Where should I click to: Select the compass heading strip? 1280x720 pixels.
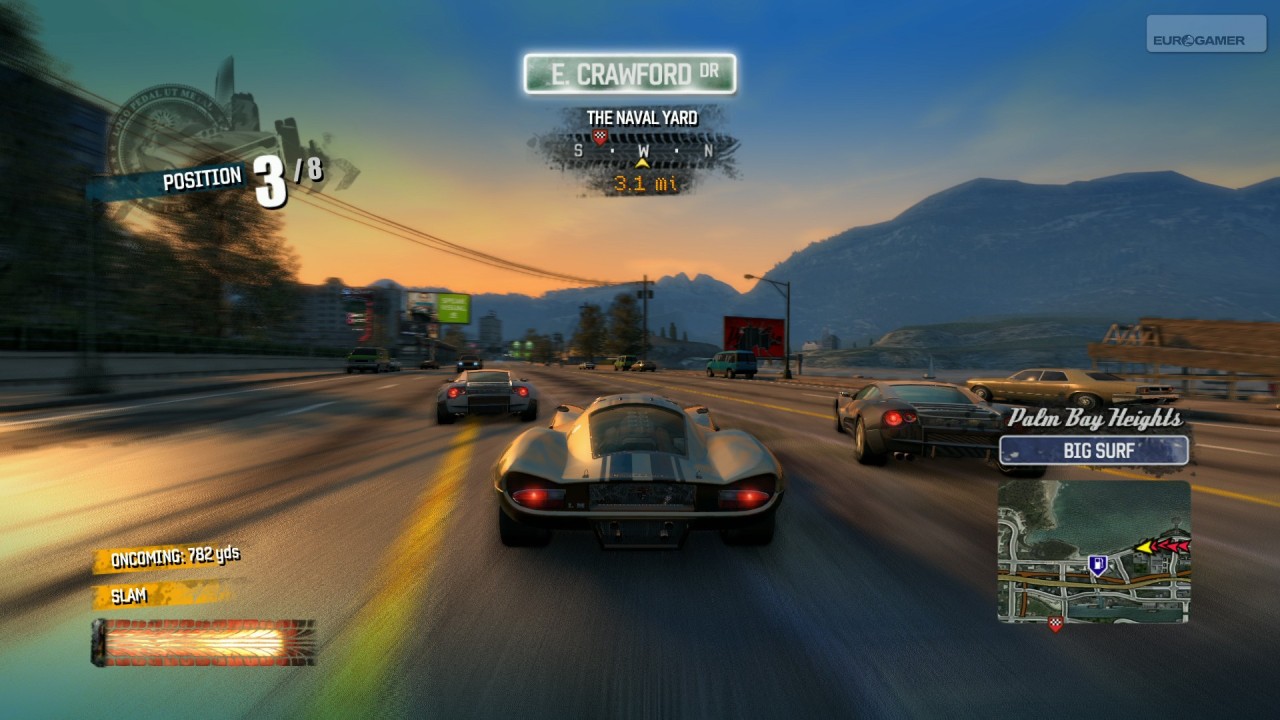(x=641, y=151)
